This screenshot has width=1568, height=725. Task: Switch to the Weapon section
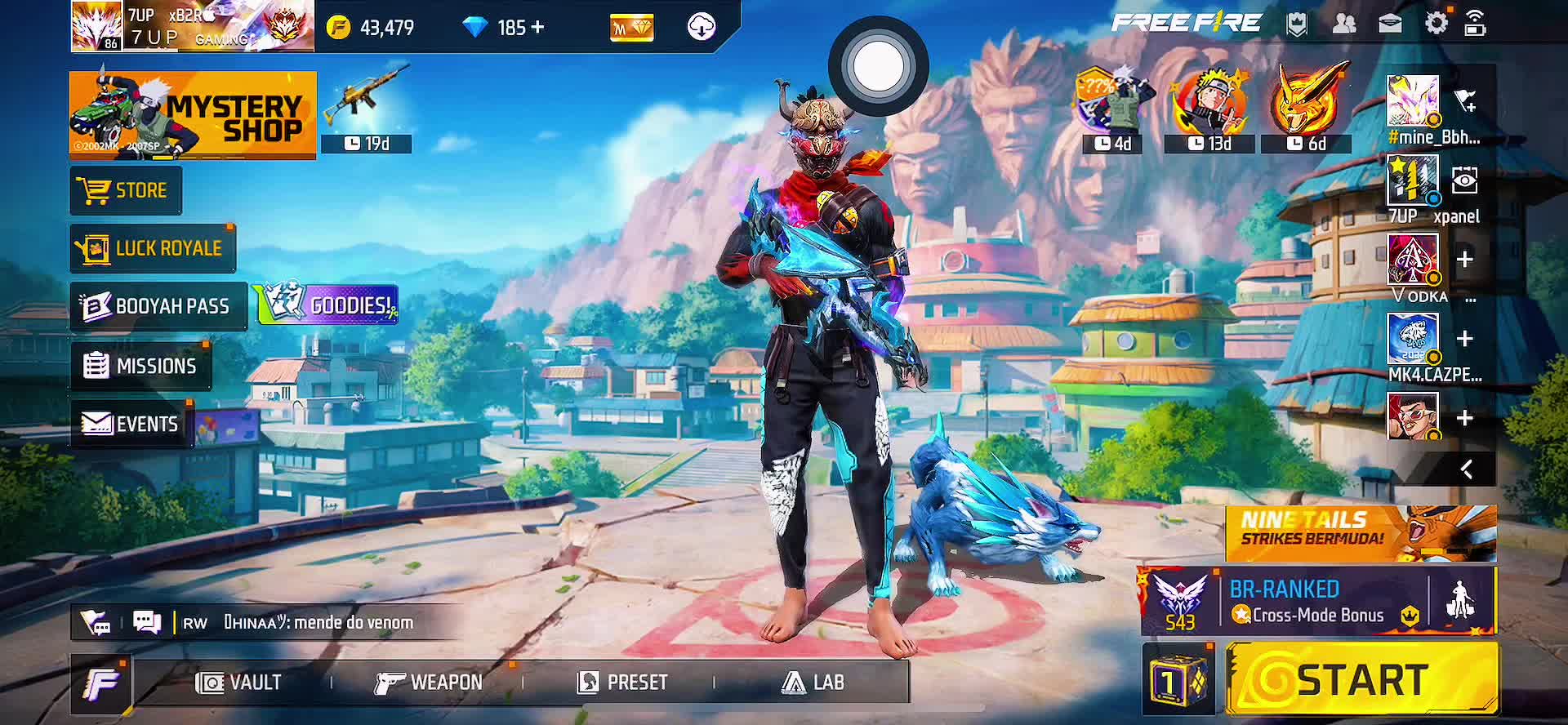point(429,683)
